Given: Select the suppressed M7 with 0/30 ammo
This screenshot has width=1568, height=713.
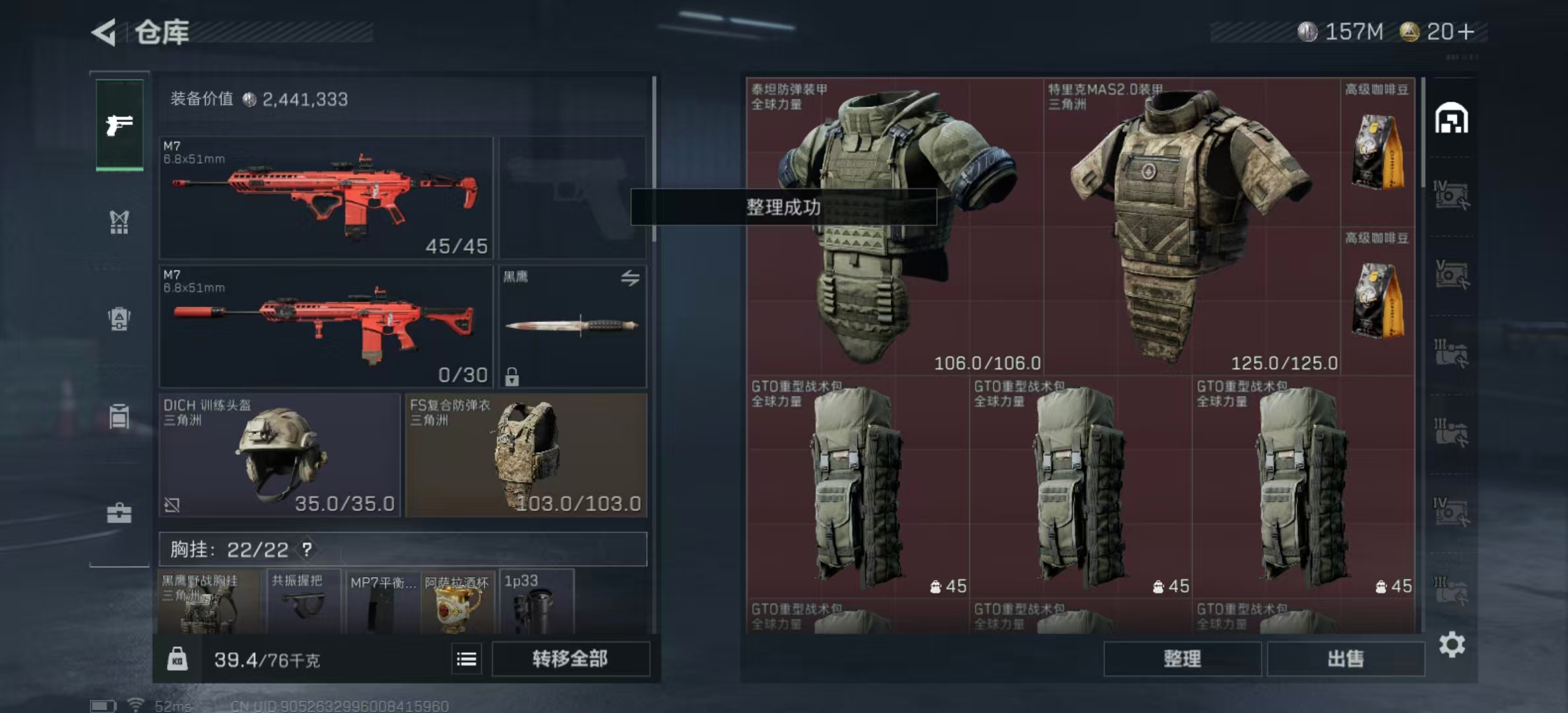Looking at the screenshot, I should [x=326, y=326].
